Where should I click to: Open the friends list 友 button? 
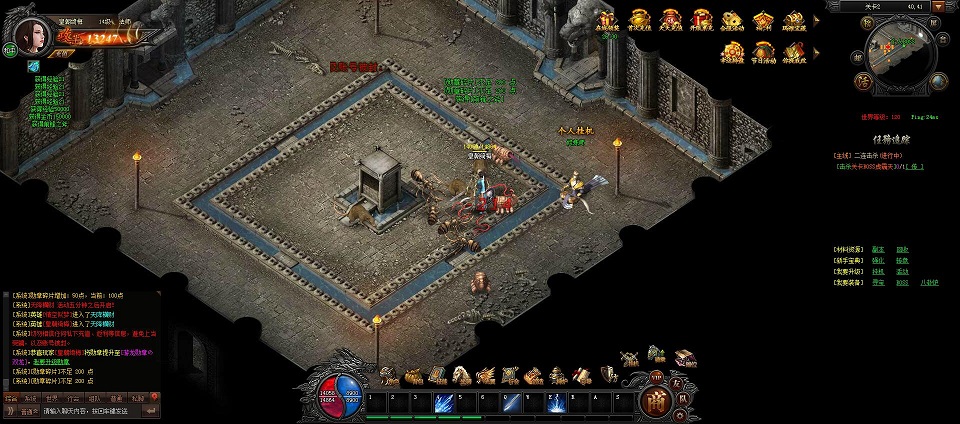click(x=676, y=383)
